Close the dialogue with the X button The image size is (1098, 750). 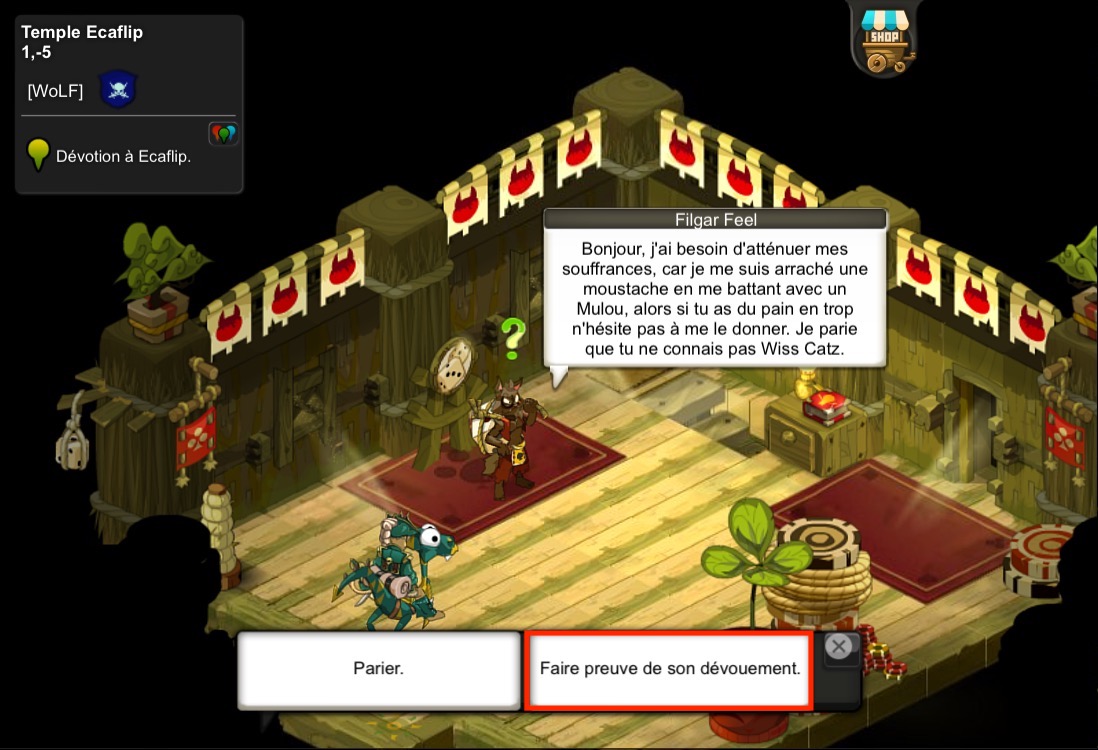pos(839,647)
